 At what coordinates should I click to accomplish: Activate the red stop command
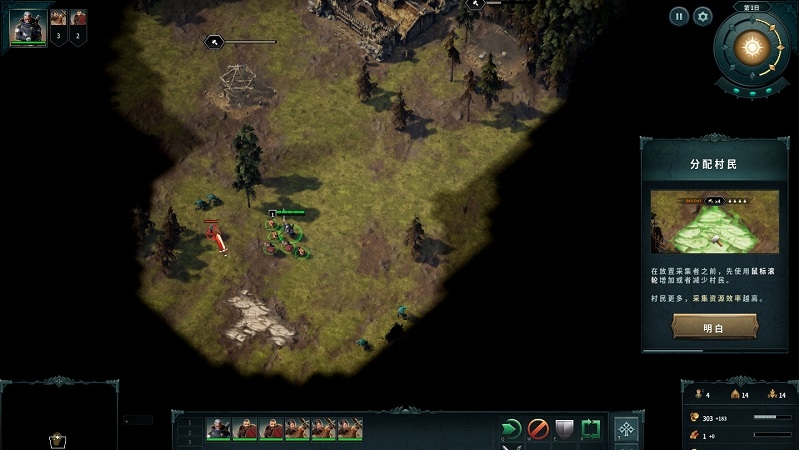pyautogui.click(x=538, y=429)
